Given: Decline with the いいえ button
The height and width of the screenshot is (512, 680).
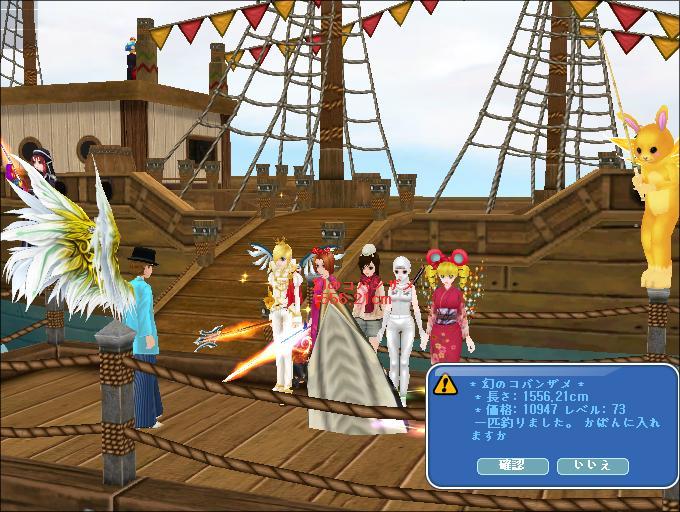Looking at the screenshot, I should [x=591, y=466].
